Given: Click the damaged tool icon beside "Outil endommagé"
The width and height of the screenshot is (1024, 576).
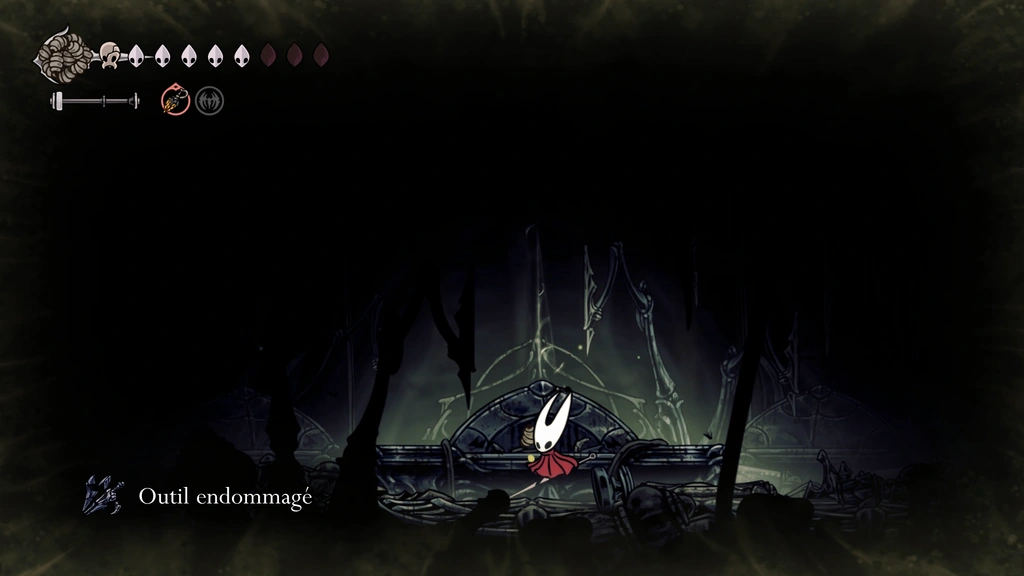Looking at the screenshot, I should (x=103, y=495).
